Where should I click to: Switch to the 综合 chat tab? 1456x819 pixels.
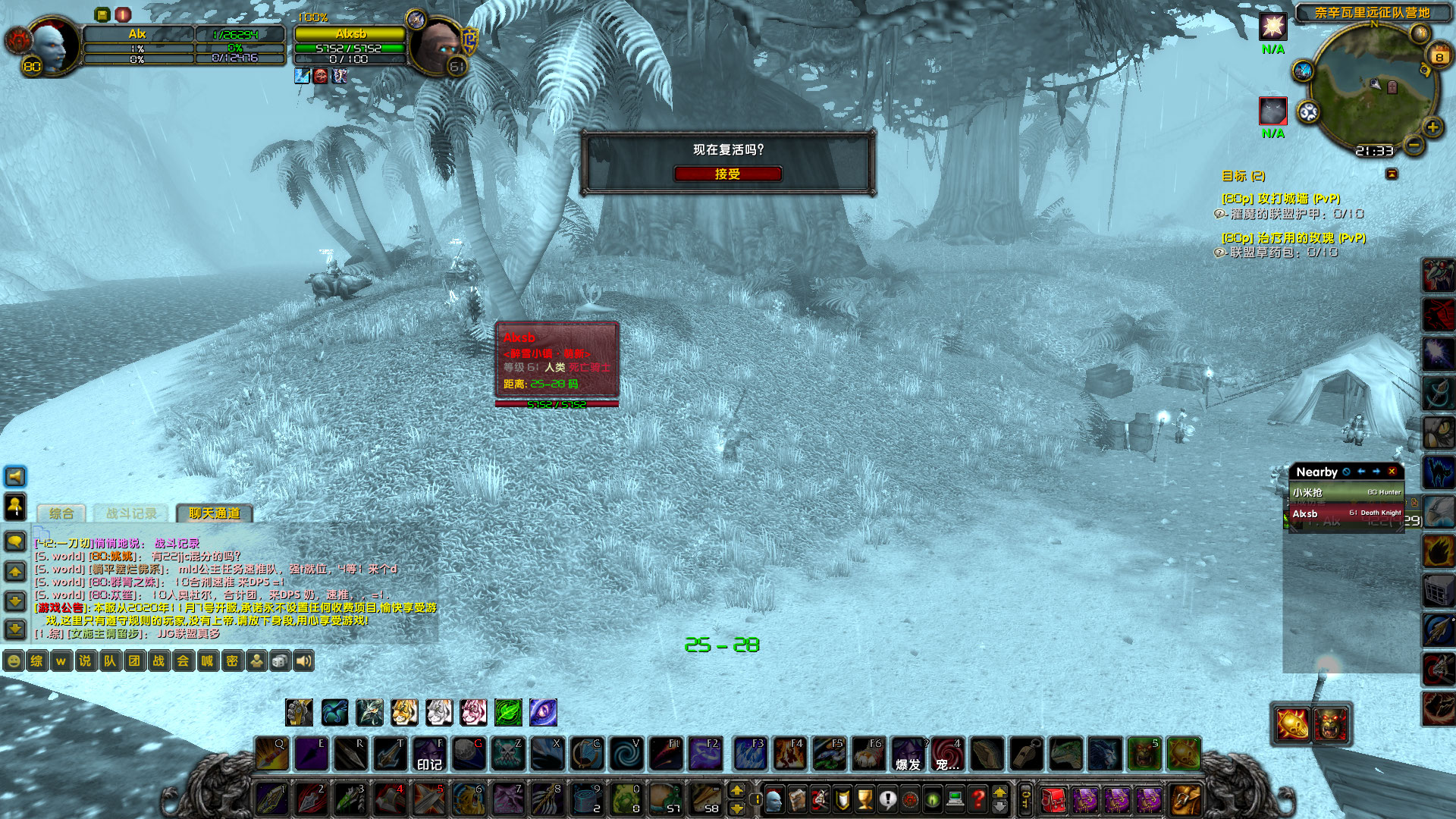(61, 513)
